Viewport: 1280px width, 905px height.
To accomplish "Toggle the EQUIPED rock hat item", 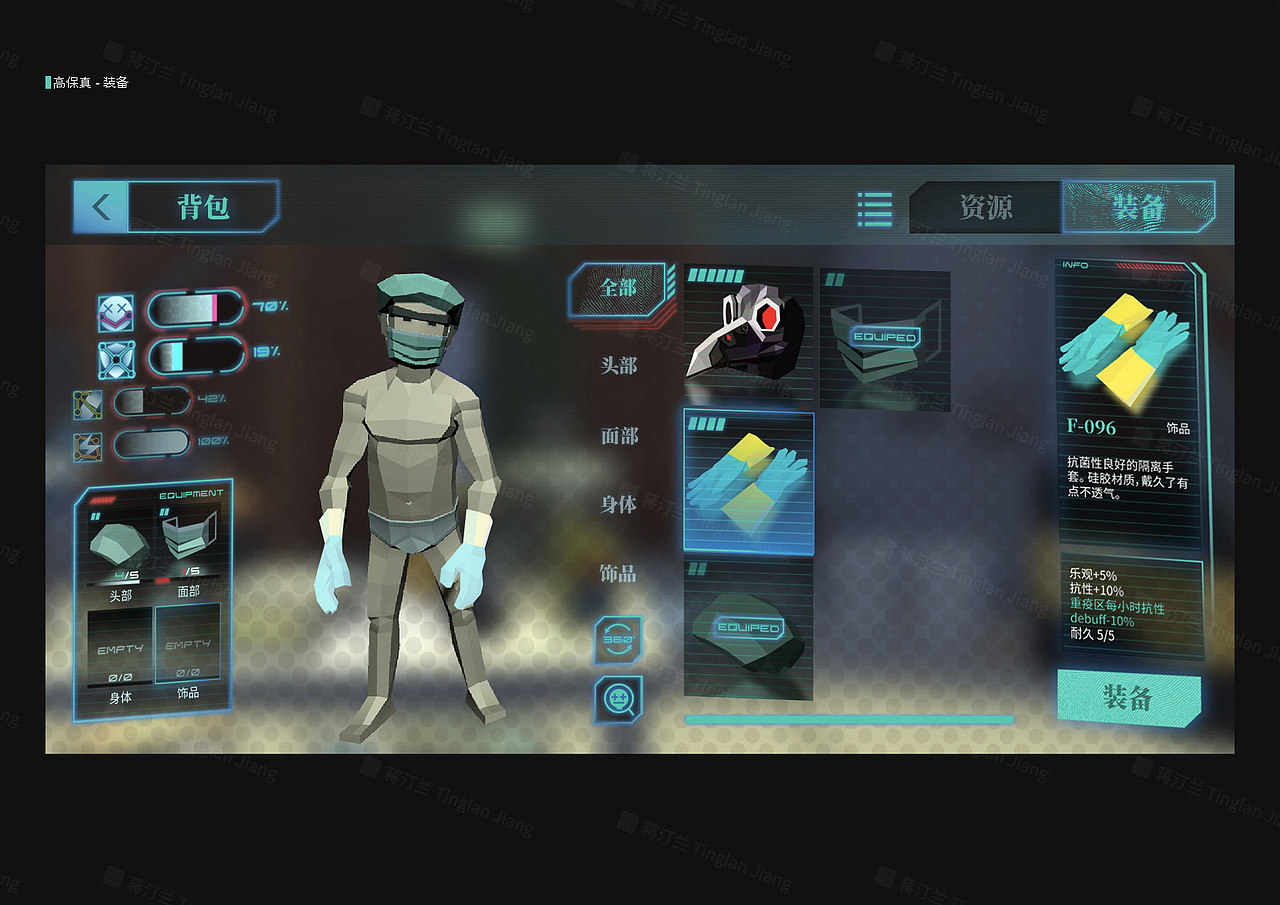I will click(748, 625).
